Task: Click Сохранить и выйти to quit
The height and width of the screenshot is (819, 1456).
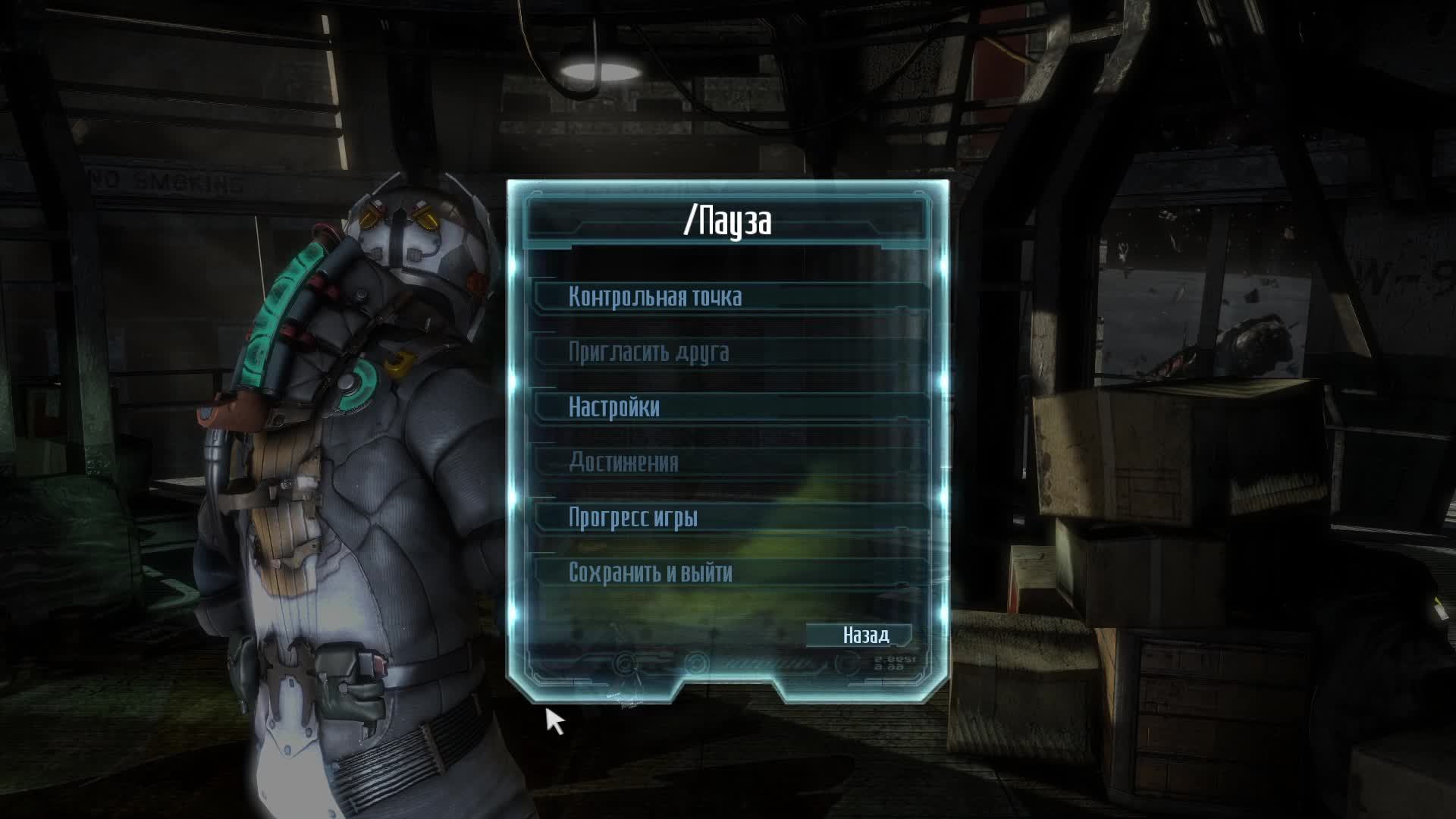Action: (651, 573)
